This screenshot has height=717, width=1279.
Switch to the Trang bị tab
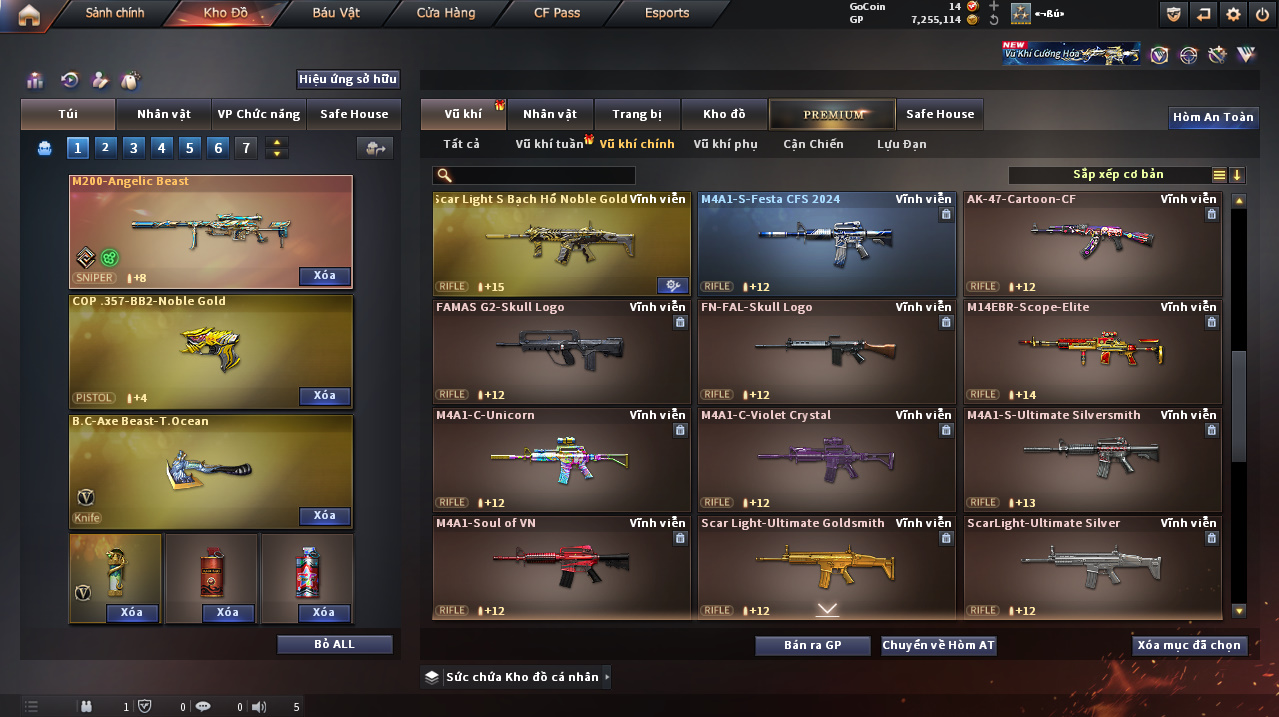click(x=637, y=115)
